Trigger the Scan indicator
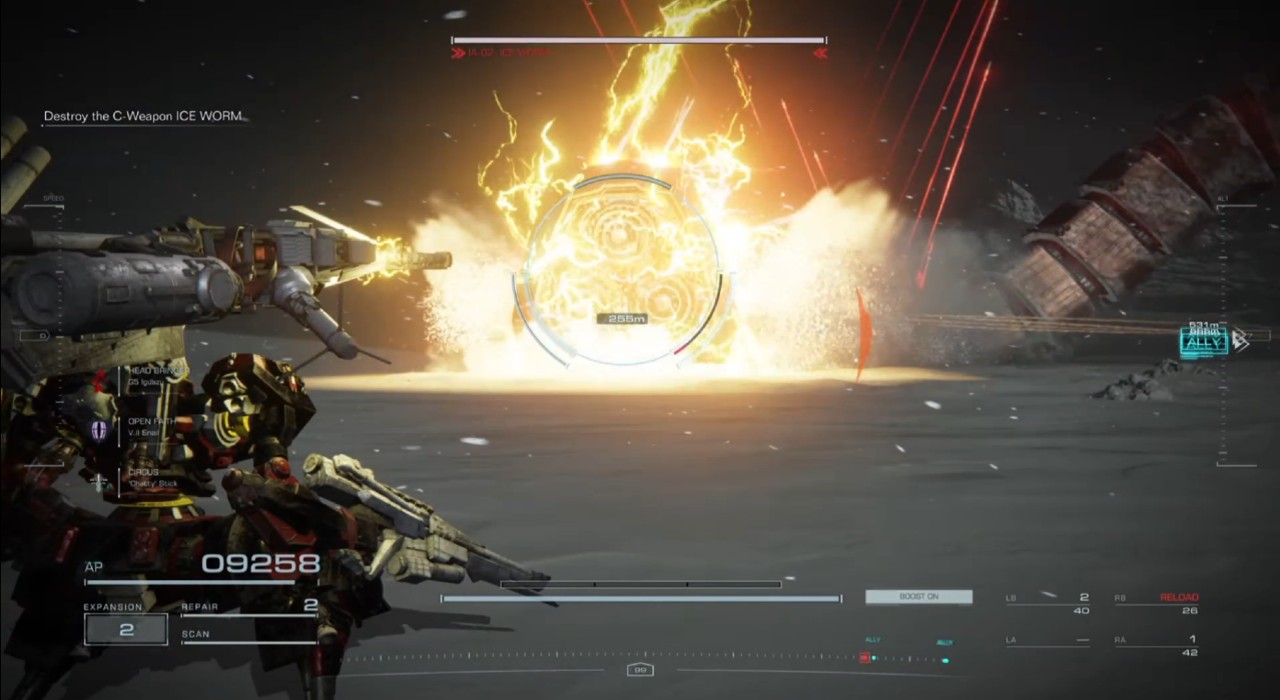1280x700 pixels. 250,635
